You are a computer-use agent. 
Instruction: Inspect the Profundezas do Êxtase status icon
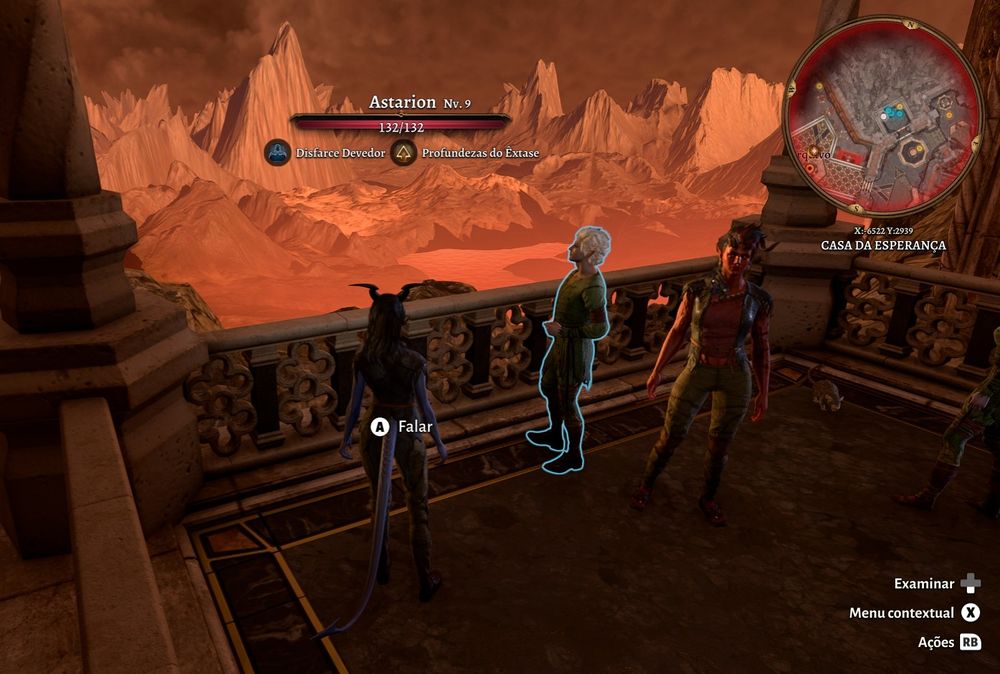click(x=403, y=154)
